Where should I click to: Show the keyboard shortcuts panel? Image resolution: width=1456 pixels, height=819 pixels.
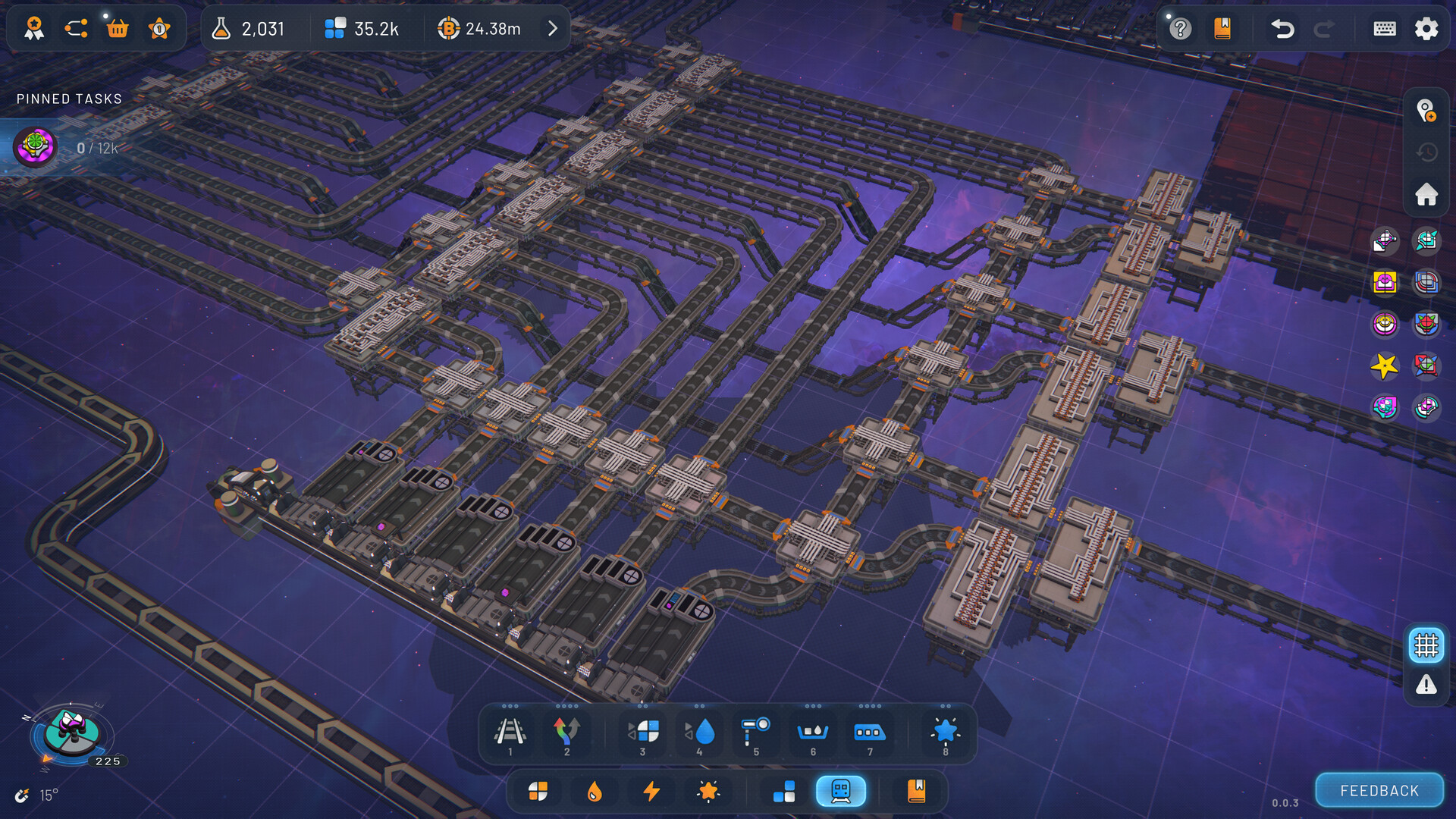(1384, 29)
